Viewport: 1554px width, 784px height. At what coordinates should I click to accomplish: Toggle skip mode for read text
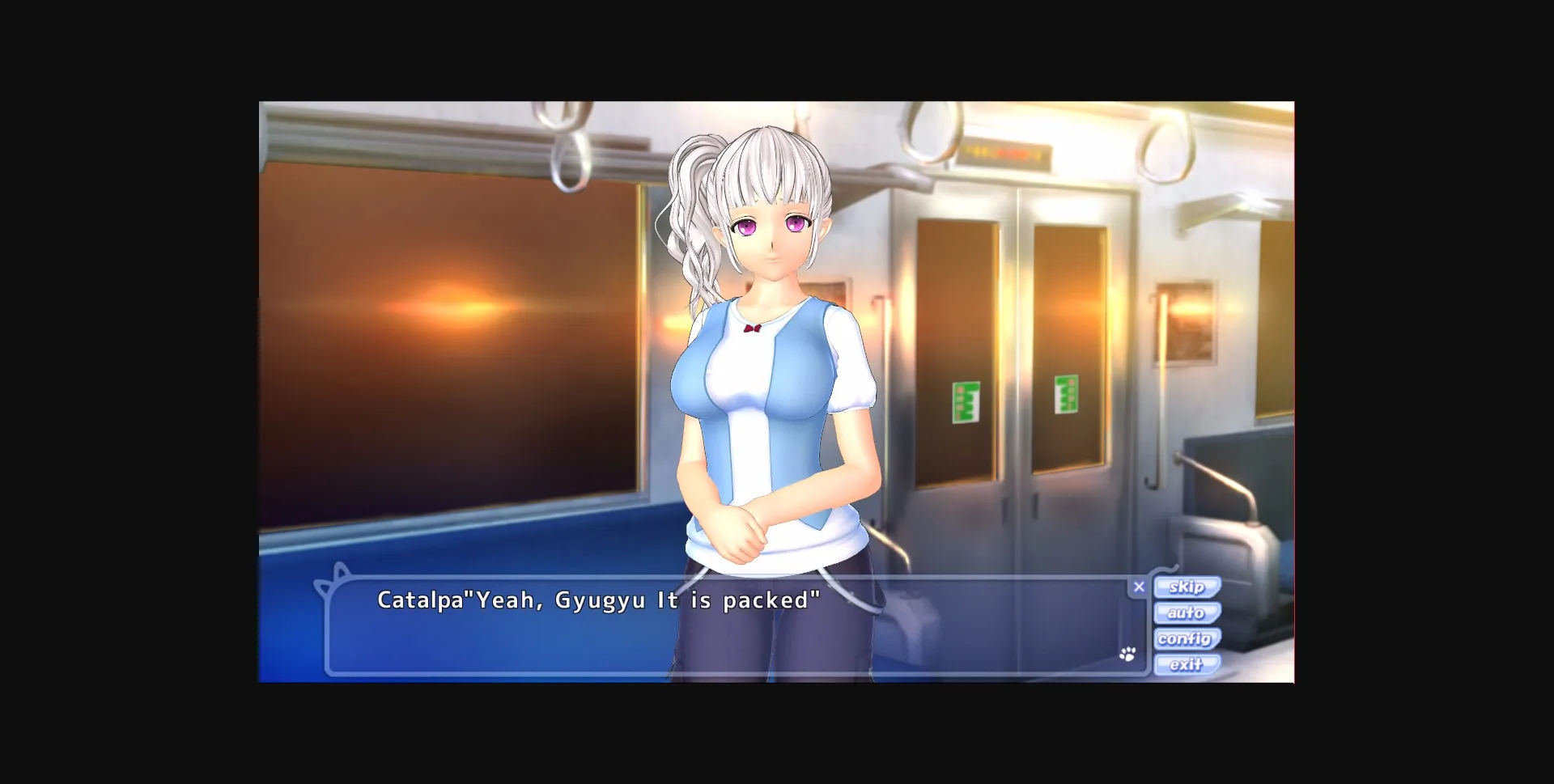click(x=1187, y=587)
